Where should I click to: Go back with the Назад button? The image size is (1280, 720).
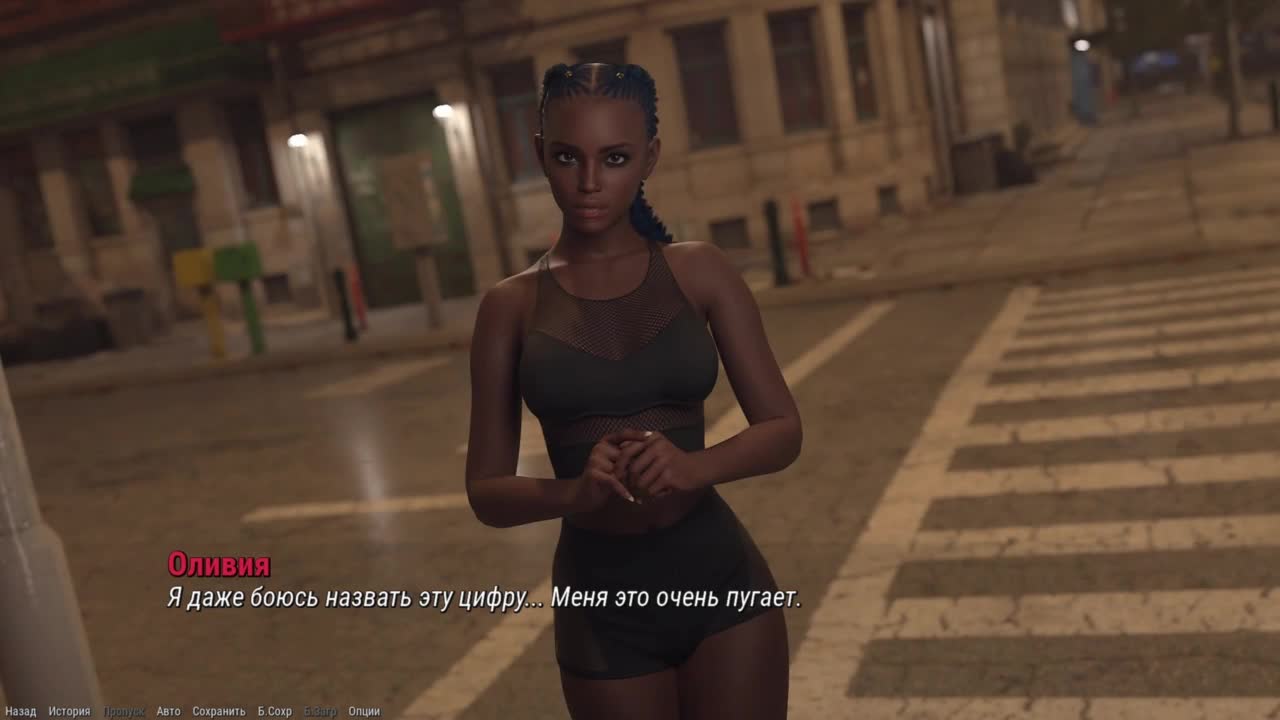coord(20,711)
